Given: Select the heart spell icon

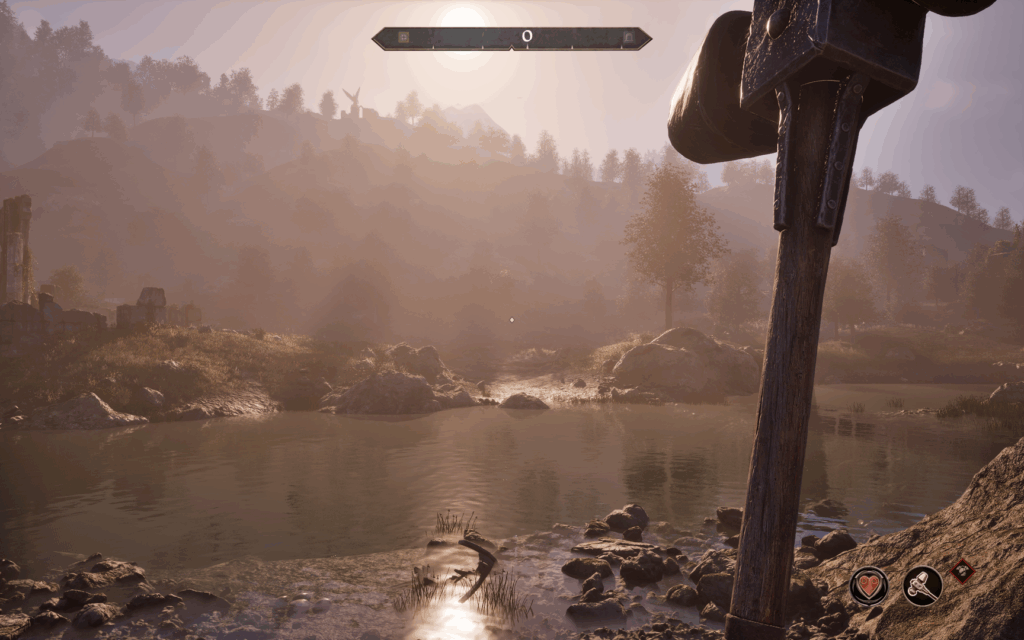Looking at the screenshot, I should click(x=869, y=585).
